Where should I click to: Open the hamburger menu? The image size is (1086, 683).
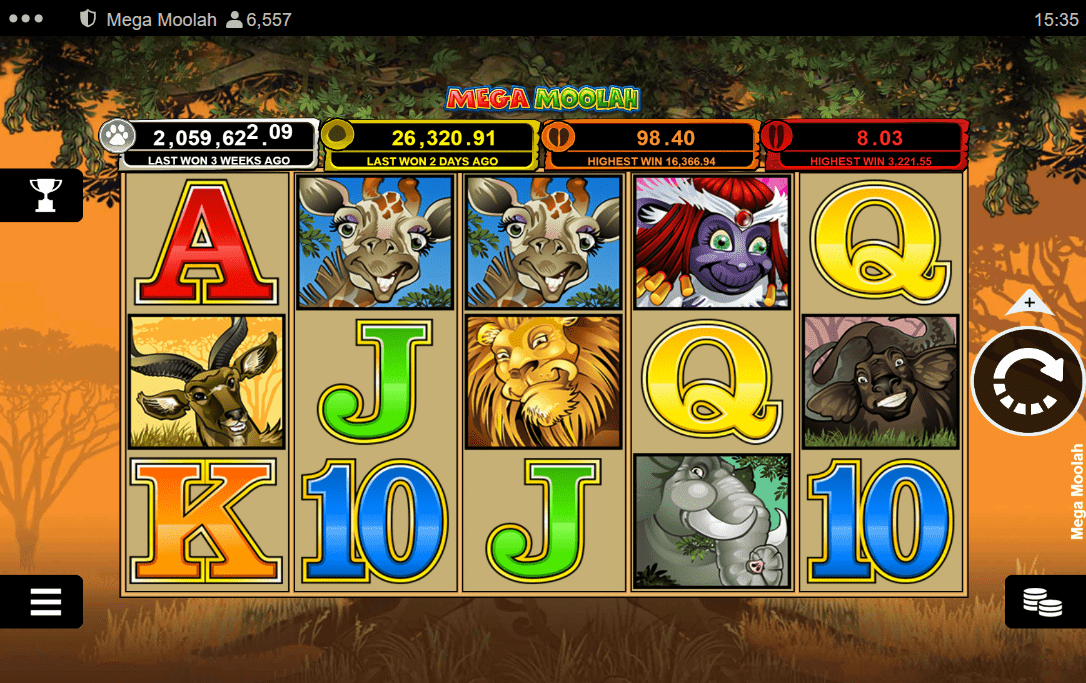tap(45, 601)
